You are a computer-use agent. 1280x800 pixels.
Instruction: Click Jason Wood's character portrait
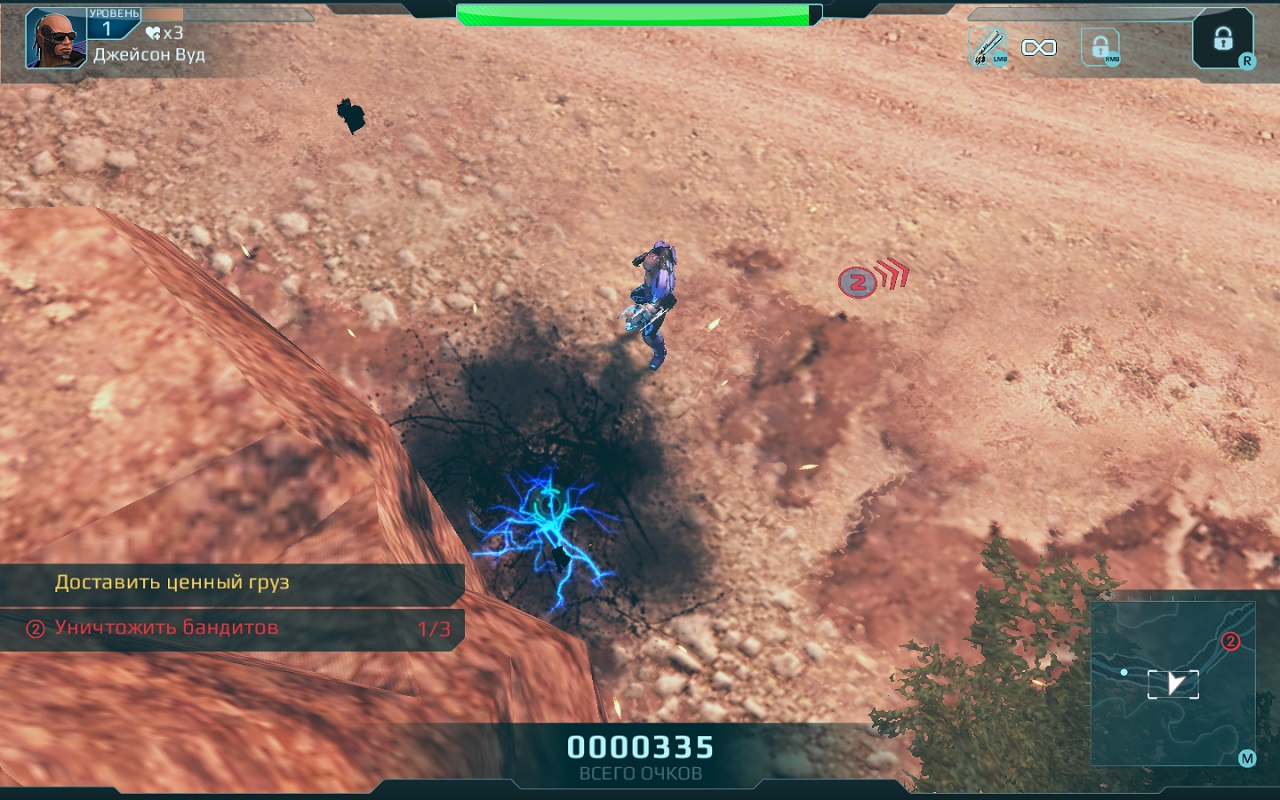point(56,39)
